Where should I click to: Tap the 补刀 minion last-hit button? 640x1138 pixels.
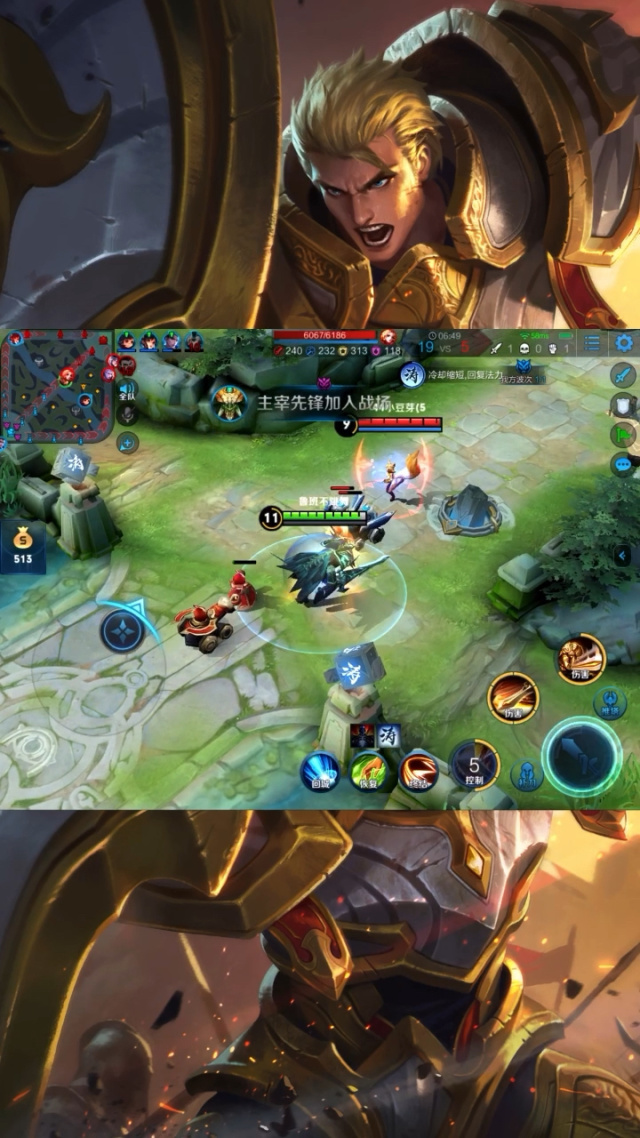(526, 776)
